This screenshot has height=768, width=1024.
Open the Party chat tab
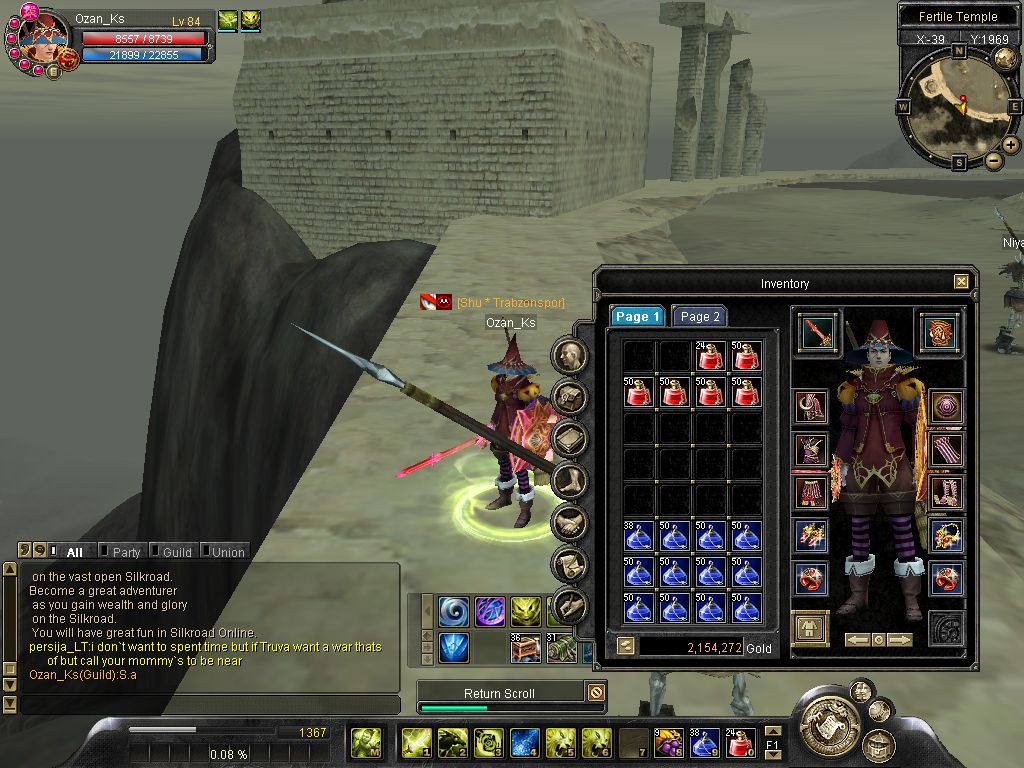[126, 551]
